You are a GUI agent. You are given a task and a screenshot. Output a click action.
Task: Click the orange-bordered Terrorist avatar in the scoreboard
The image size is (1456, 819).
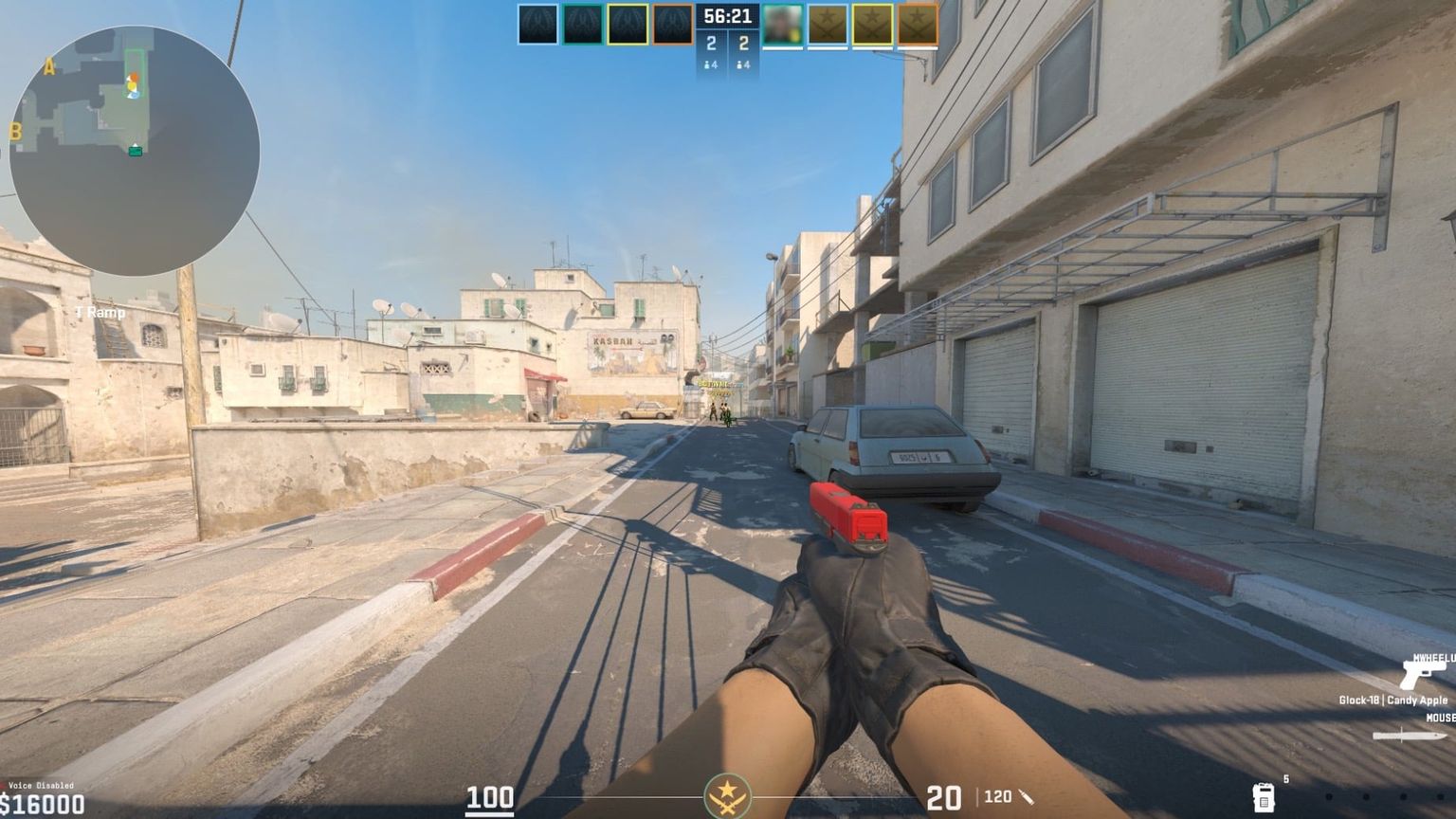click(x=917, y=24)
